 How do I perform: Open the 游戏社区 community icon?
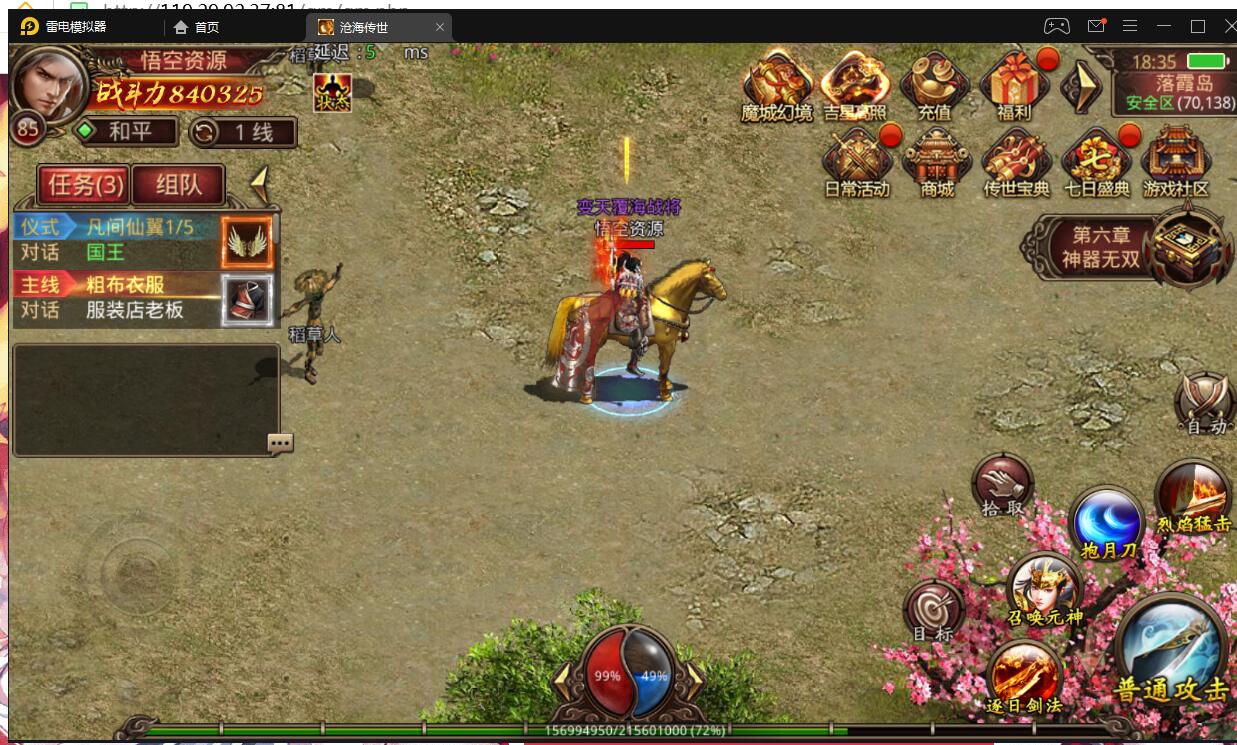coord(1175,160)
